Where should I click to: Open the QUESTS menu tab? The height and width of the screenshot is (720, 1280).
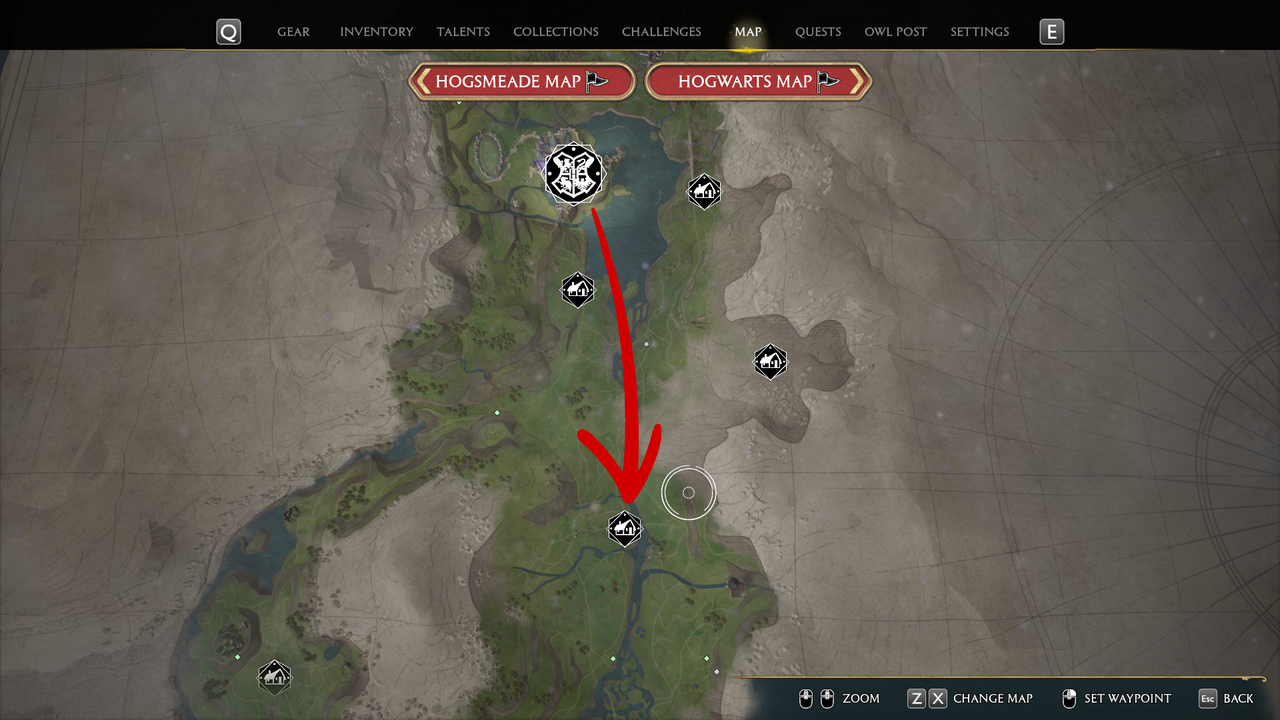(818, 31)
